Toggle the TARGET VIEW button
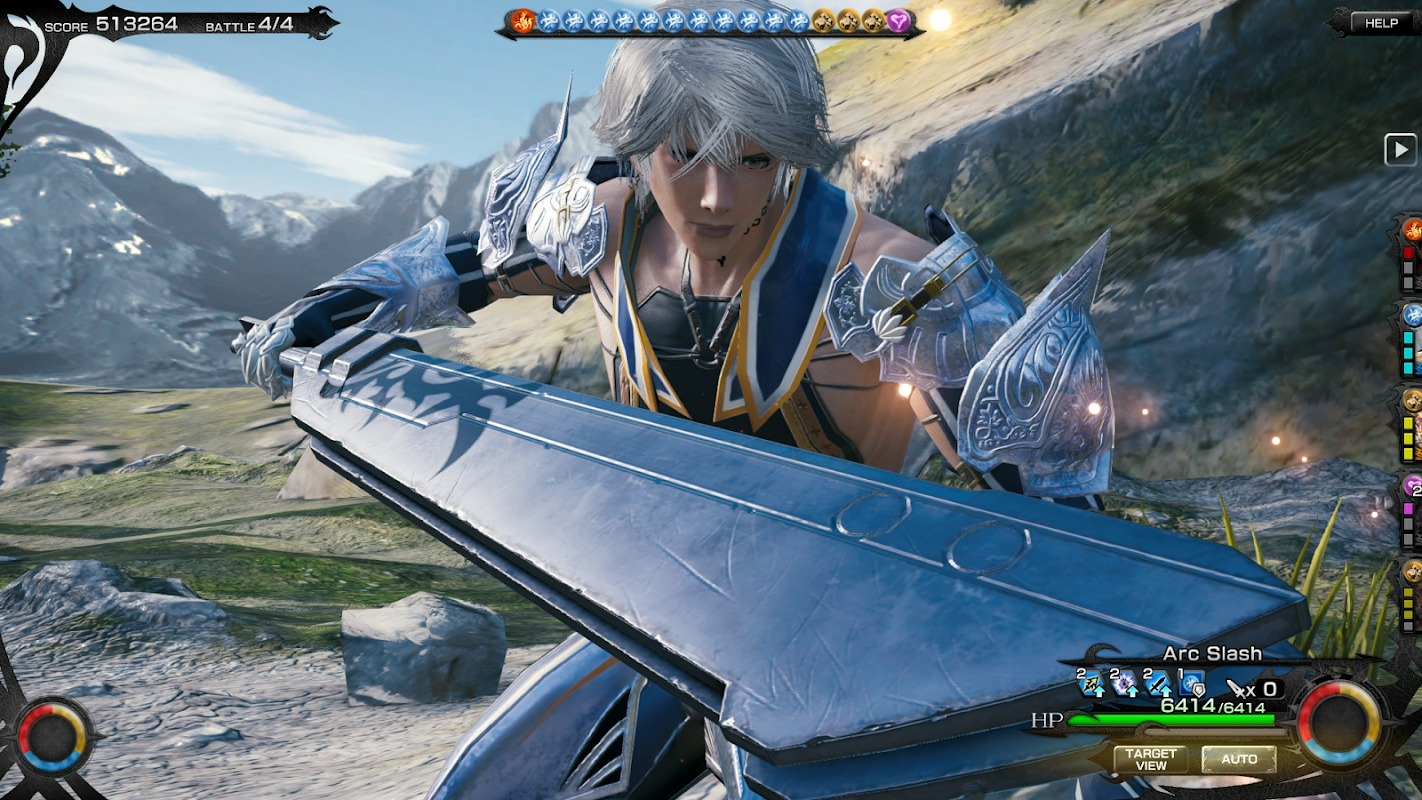This screenshot has height=800, width=1422. pos(1150,759)
